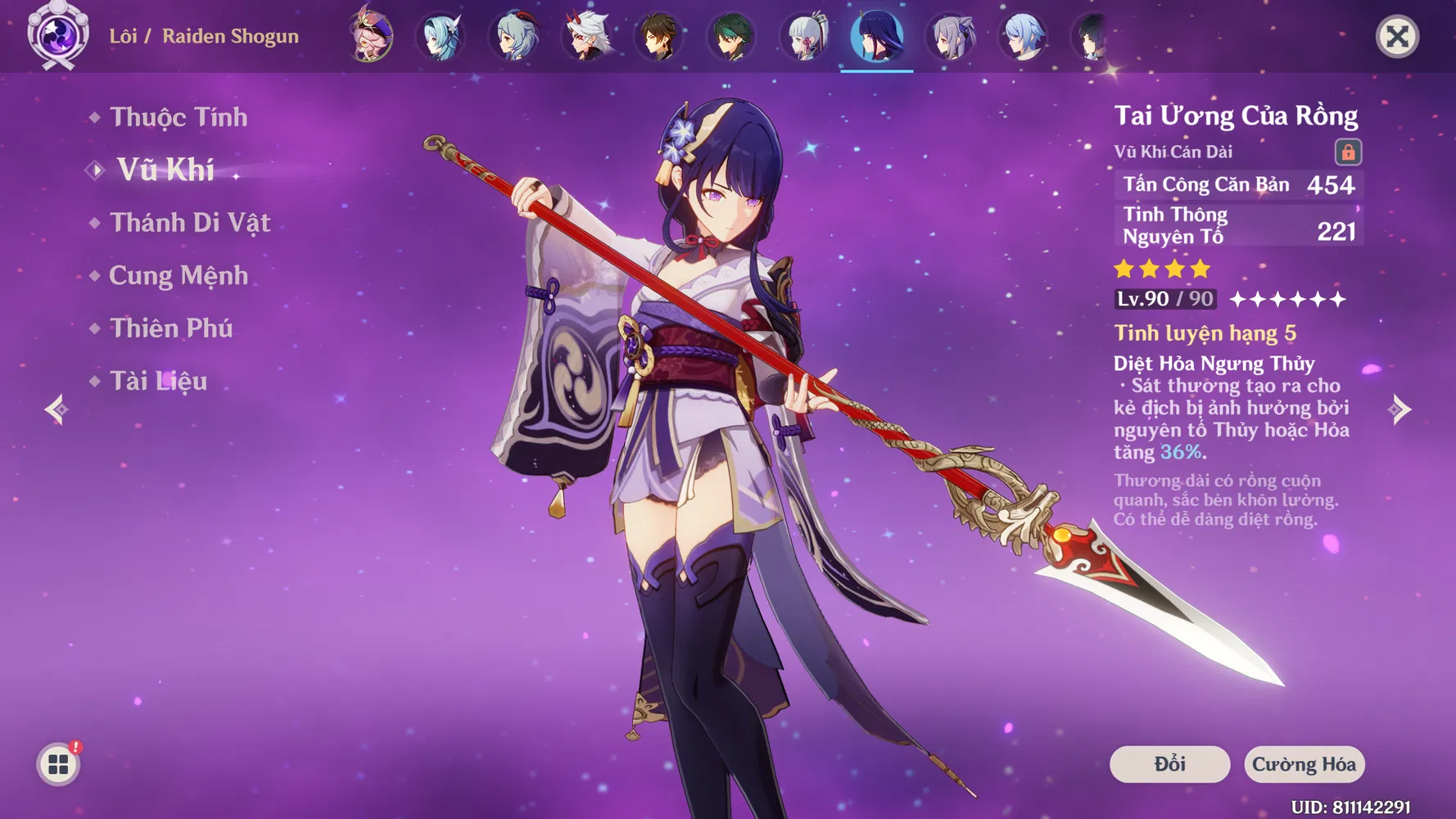
Task: Click Cường Hóa to enhance weapon
Action: point(1304,764)
